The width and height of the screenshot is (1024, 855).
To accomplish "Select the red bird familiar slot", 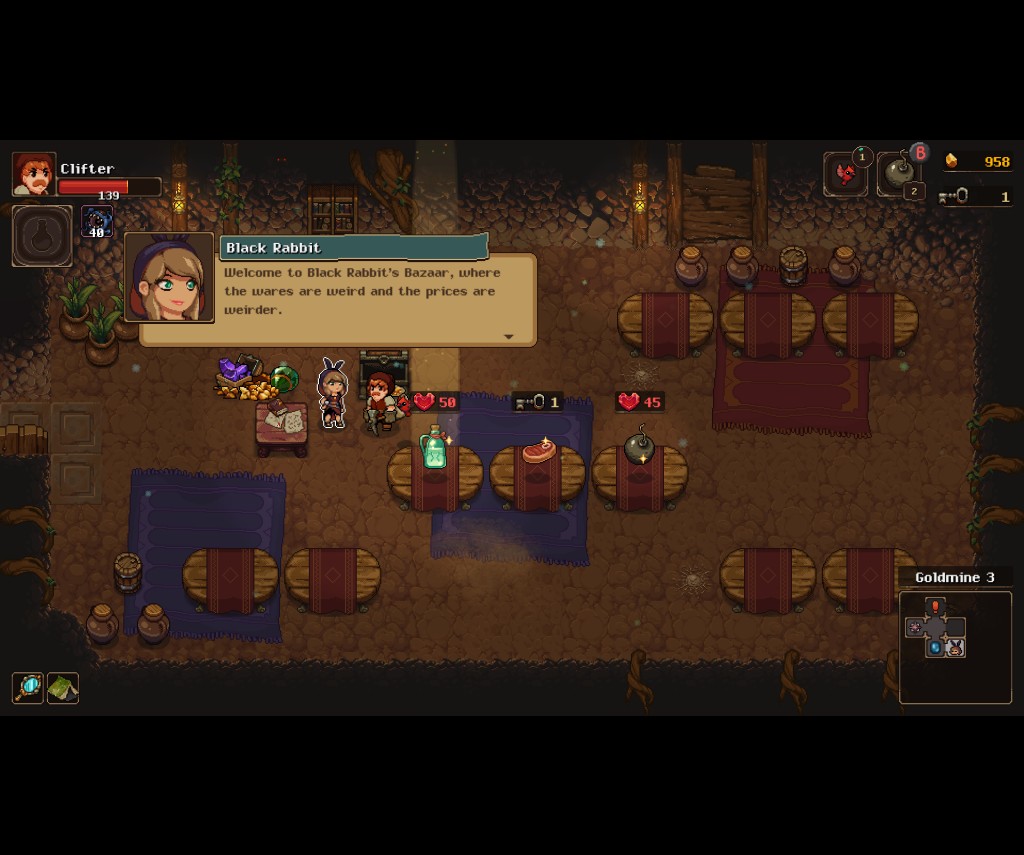I will coord(845,175).
